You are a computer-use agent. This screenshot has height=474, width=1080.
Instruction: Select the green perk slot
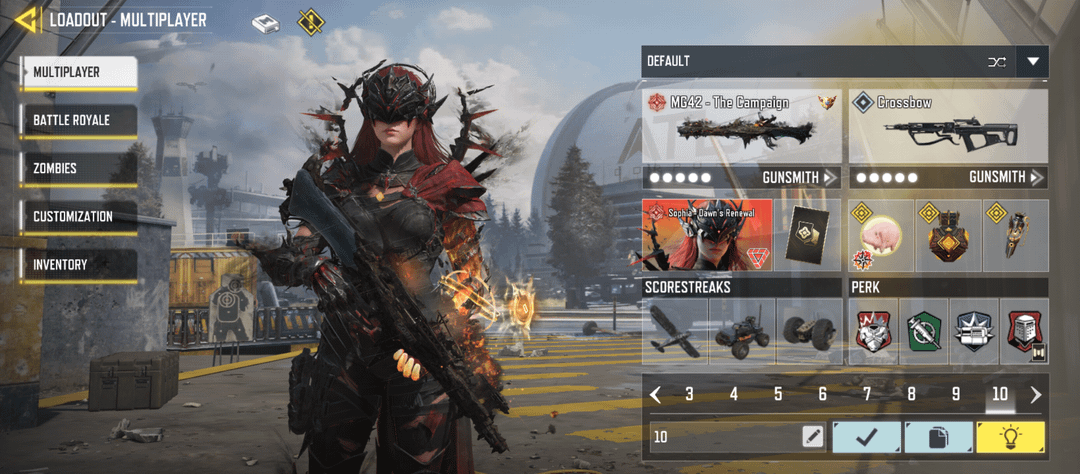[924, 331]
